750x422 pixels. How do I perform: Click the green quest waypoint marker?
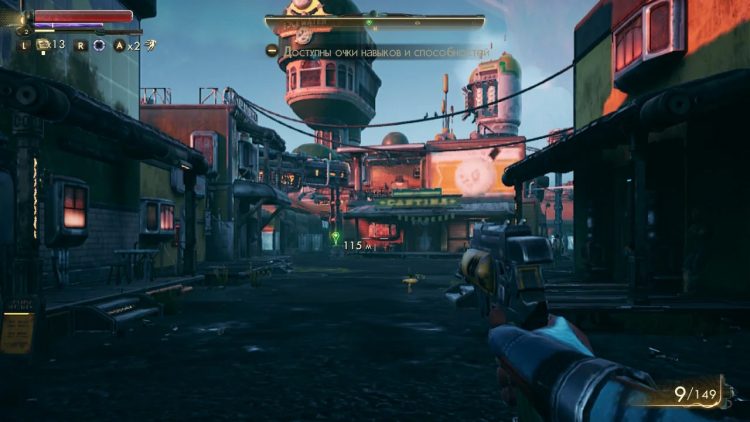tap(335, 237)
